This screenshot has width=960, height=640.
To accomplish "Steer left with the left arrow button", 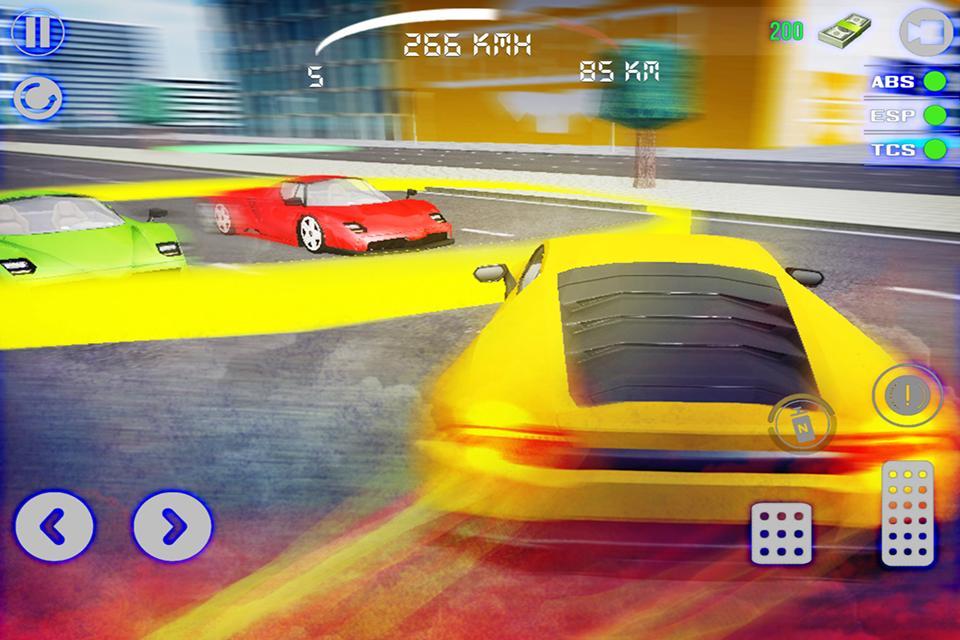I will 54,525.
